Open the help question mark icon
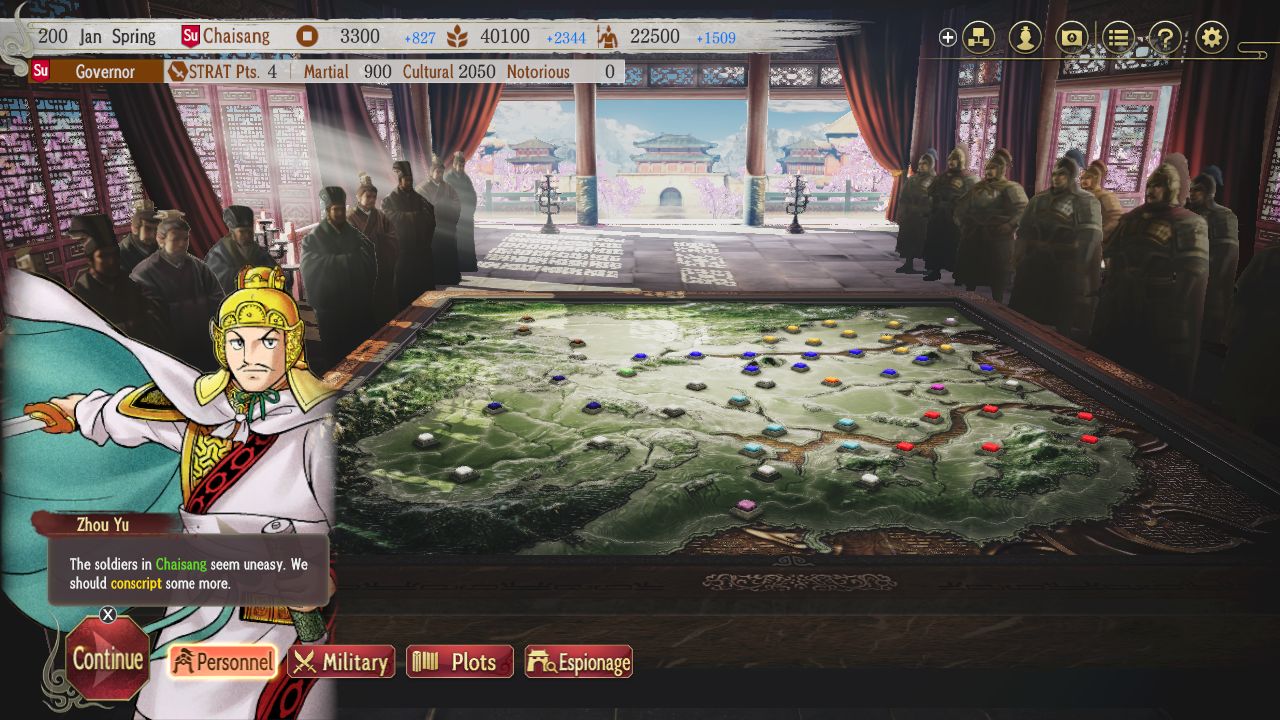The image size is (1280, 720). point(1165,36)
